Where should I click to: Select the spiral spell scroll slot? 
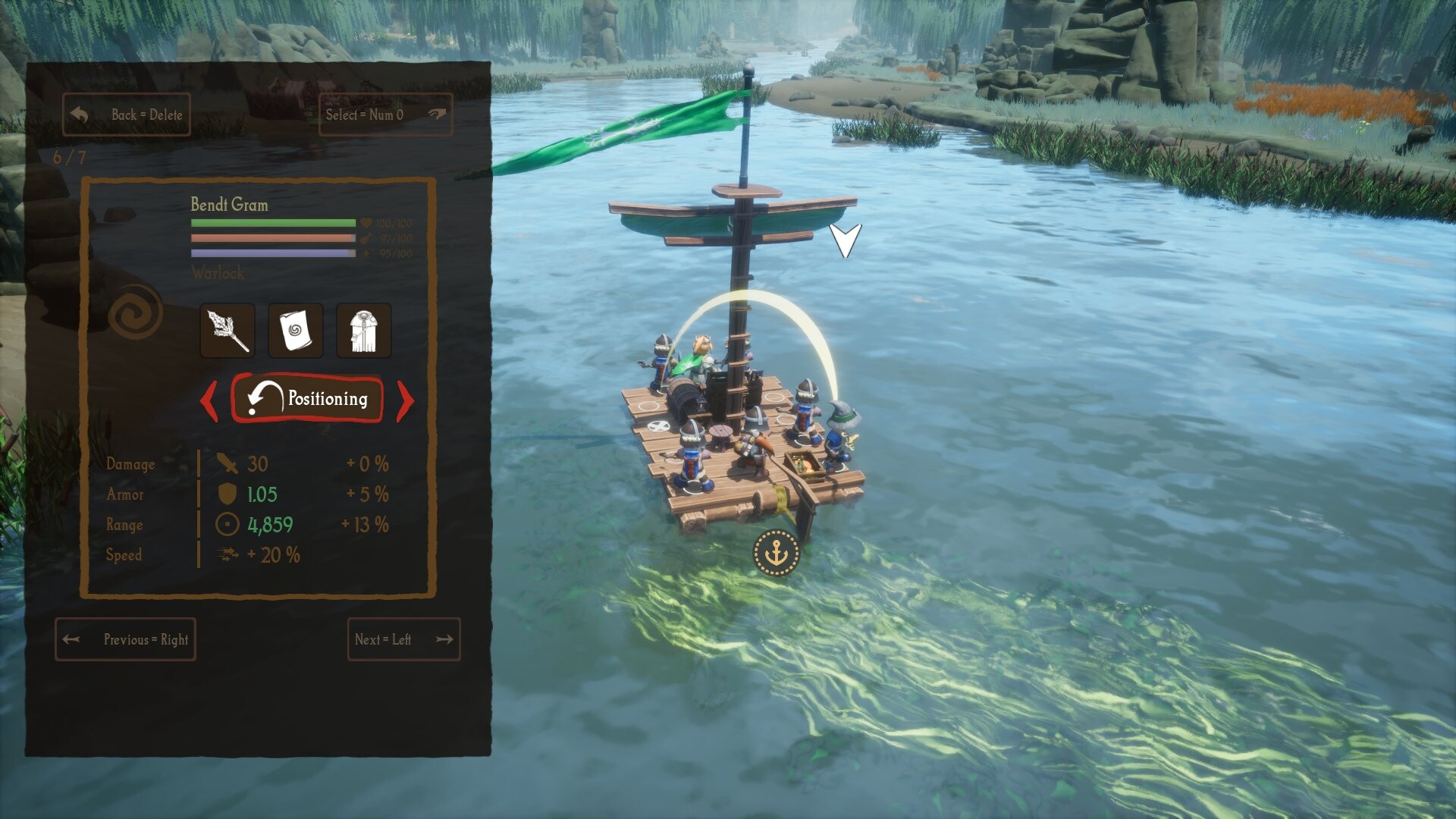(295, 331)
